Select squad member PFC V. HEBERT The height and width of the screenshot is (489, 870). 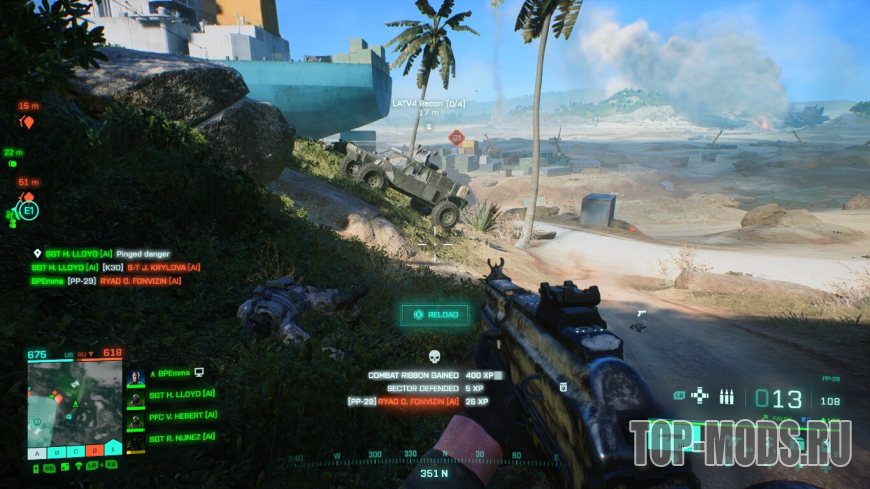pos(181,416)
